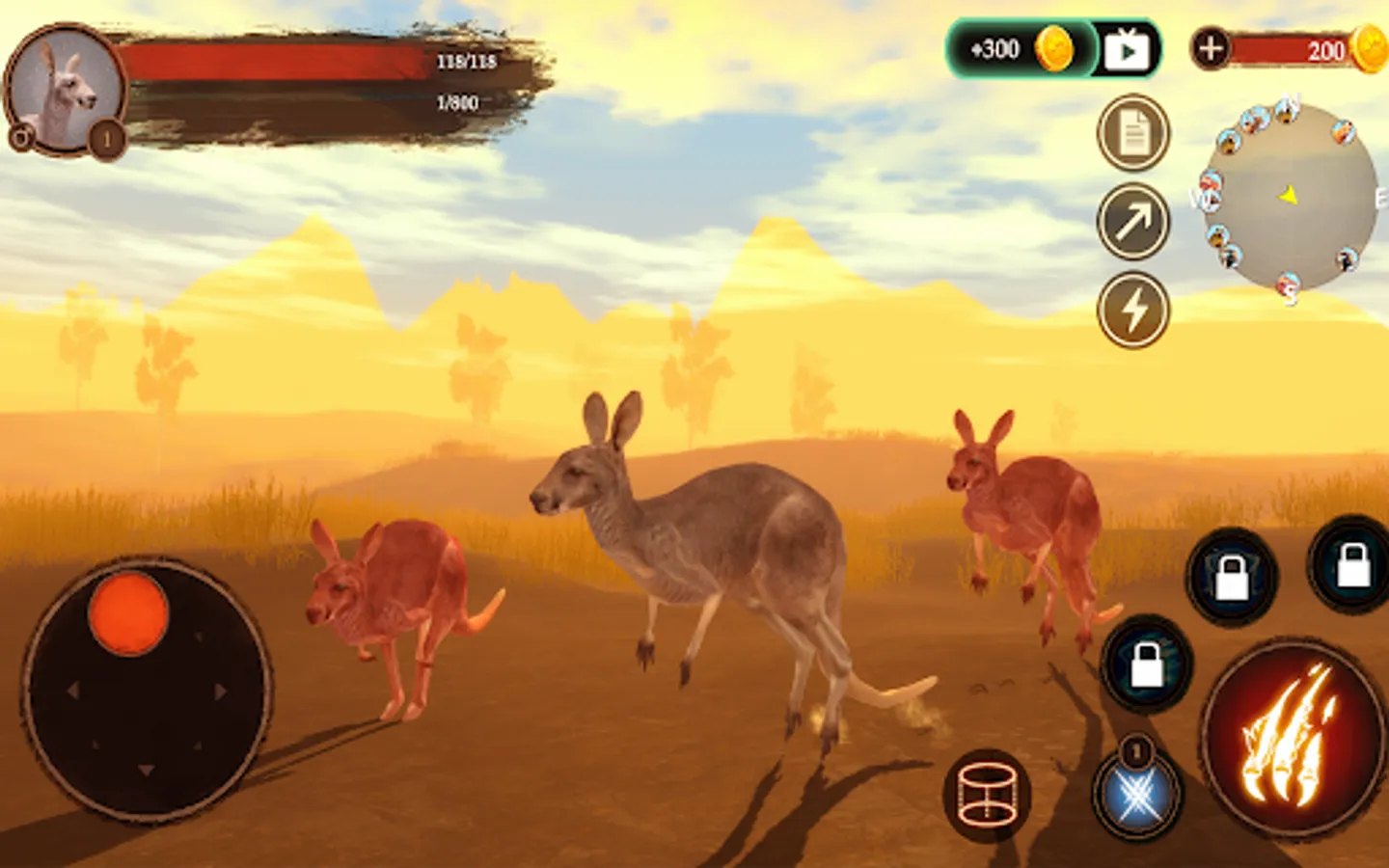Open the kangaroo character portrait
1389x868 pixels.
(66, 90)
